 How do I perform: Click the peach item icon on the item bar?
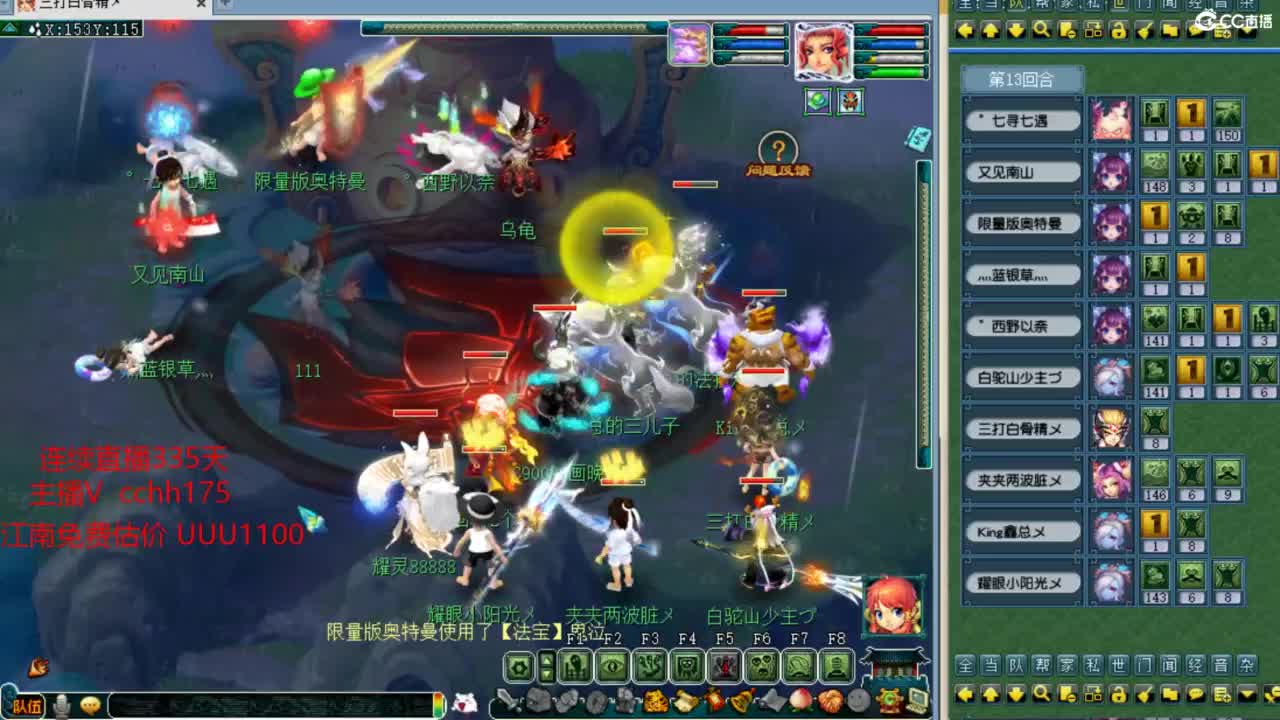tap(800, 702)
